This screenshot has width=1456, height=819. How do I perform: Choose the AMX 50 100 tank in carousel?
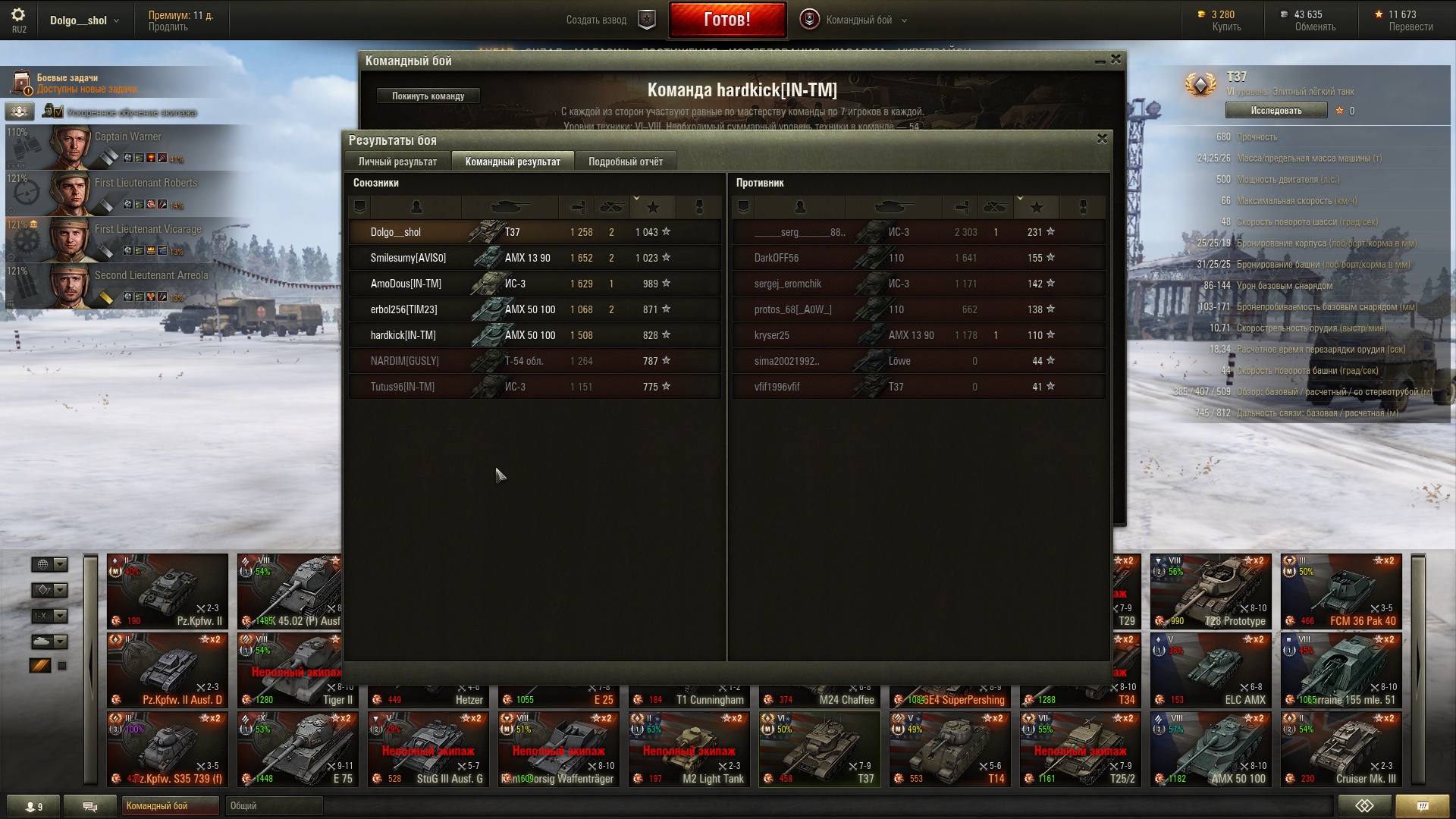point(1210,749)
